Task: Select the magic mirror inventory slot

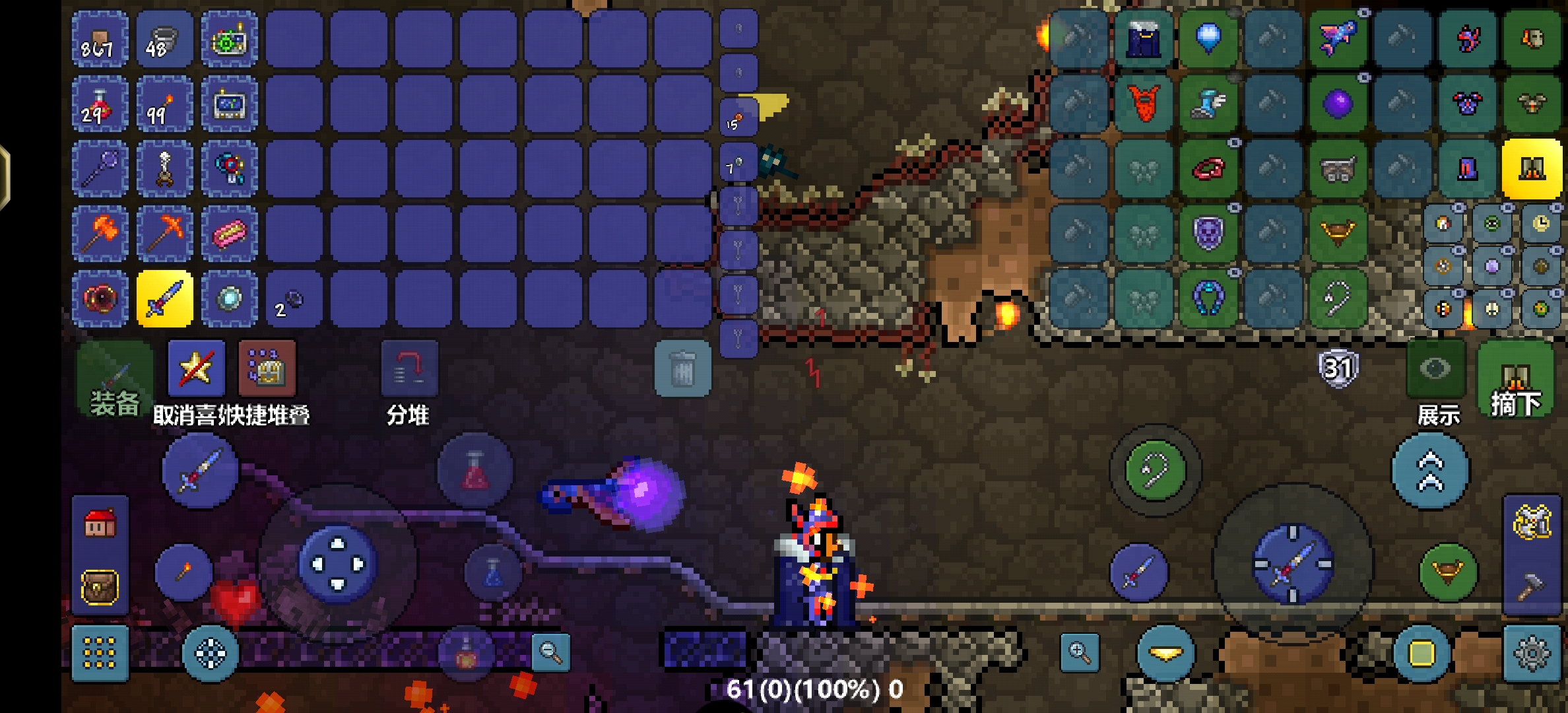Action: [229, 298]
